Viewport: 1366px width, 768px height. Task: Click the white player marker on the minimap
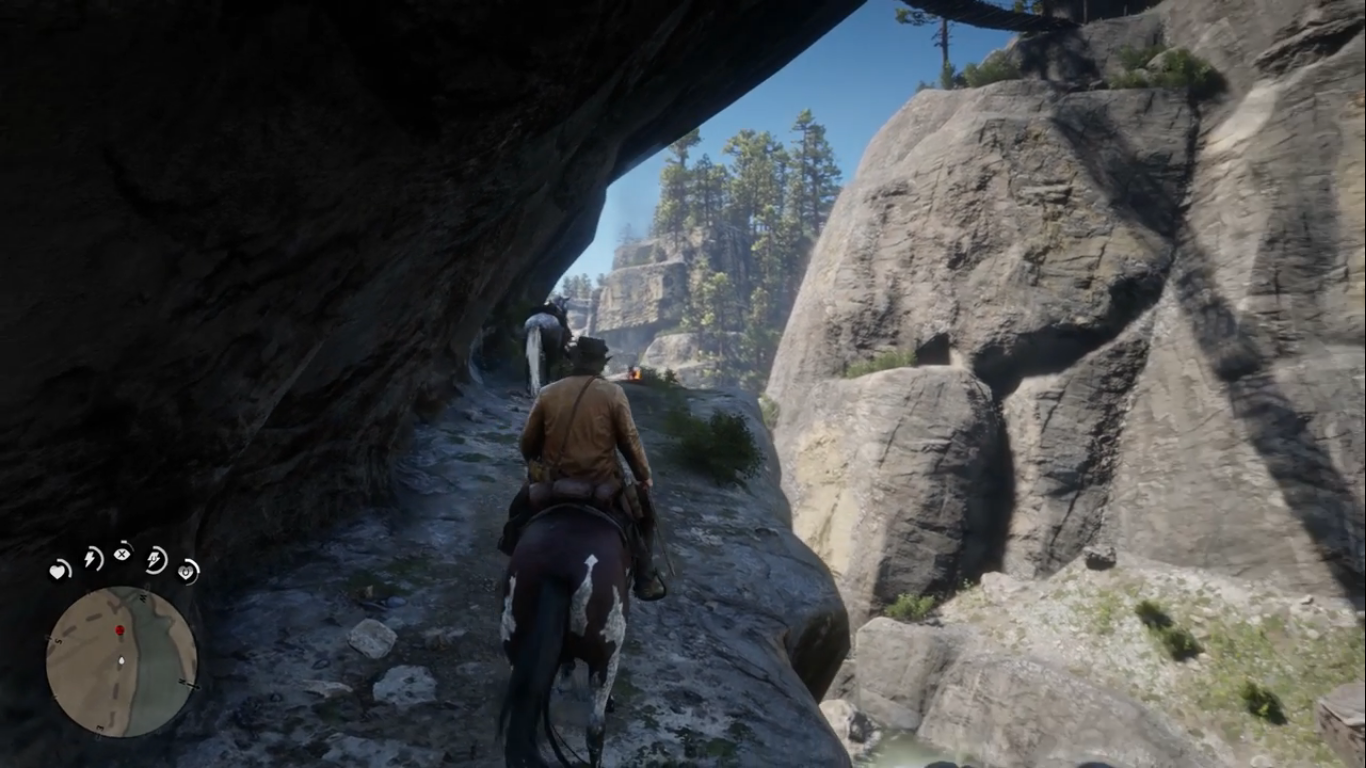(121, 661)
